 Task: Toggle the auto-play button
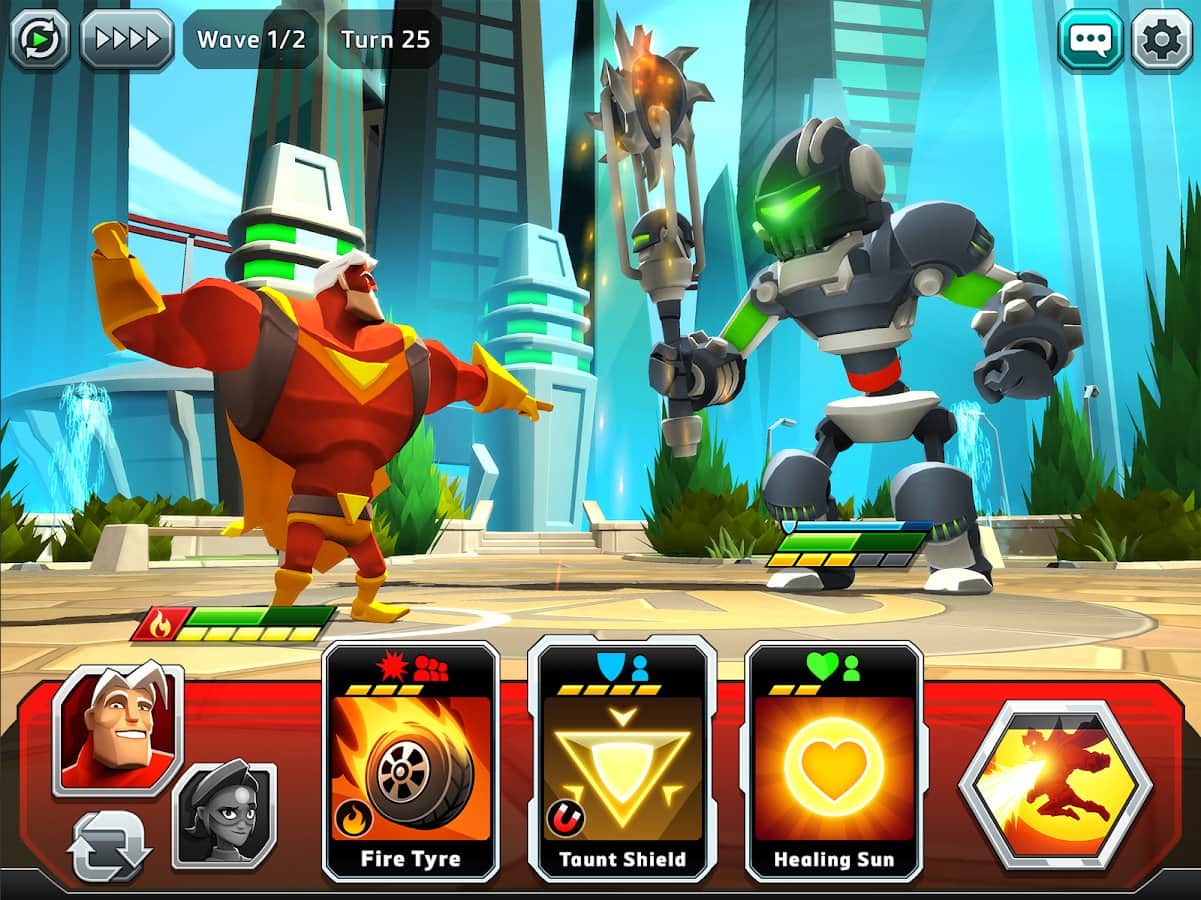point(40,39)
